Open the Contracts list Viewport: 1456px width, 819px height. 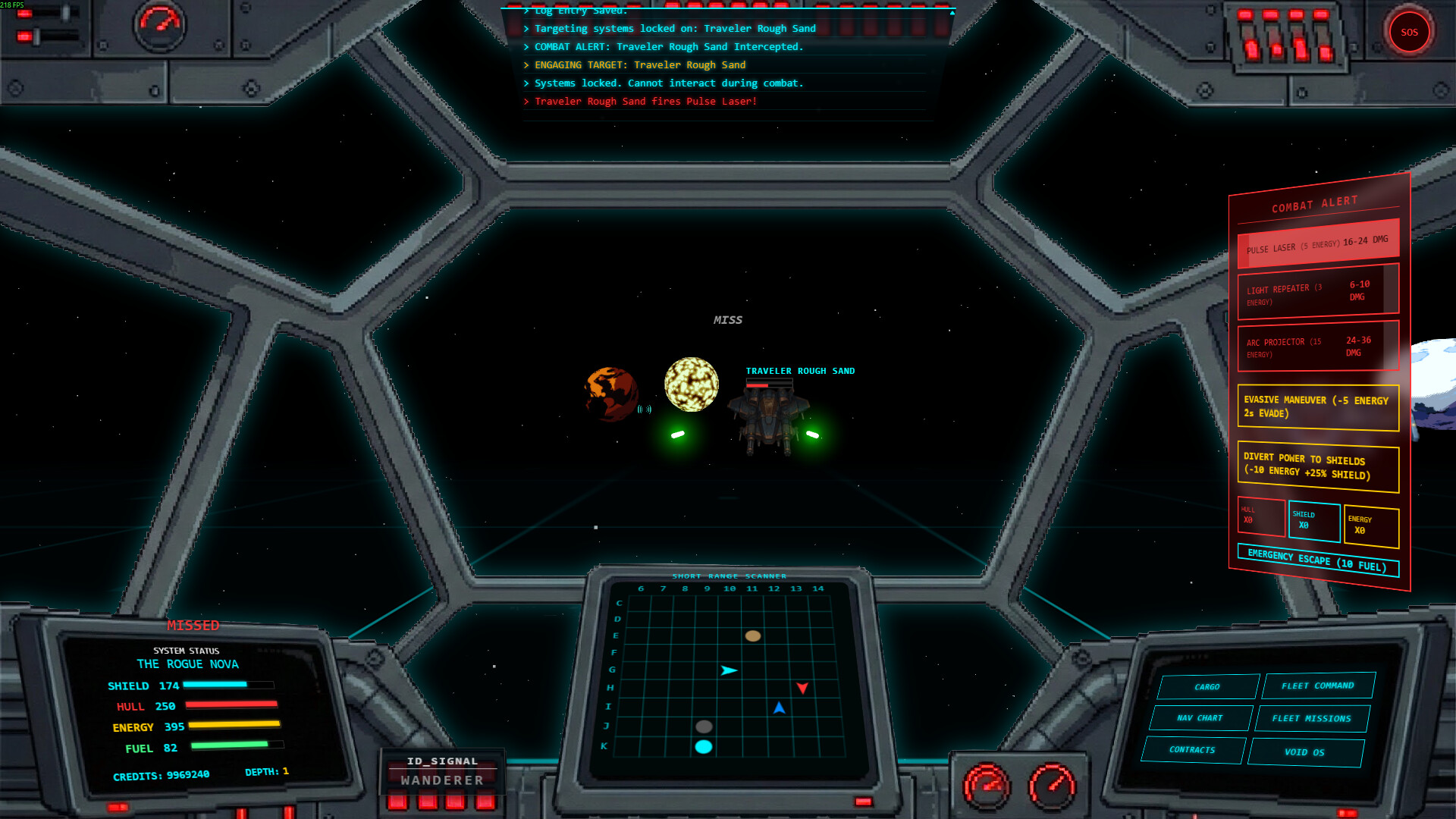point(1192,750)
